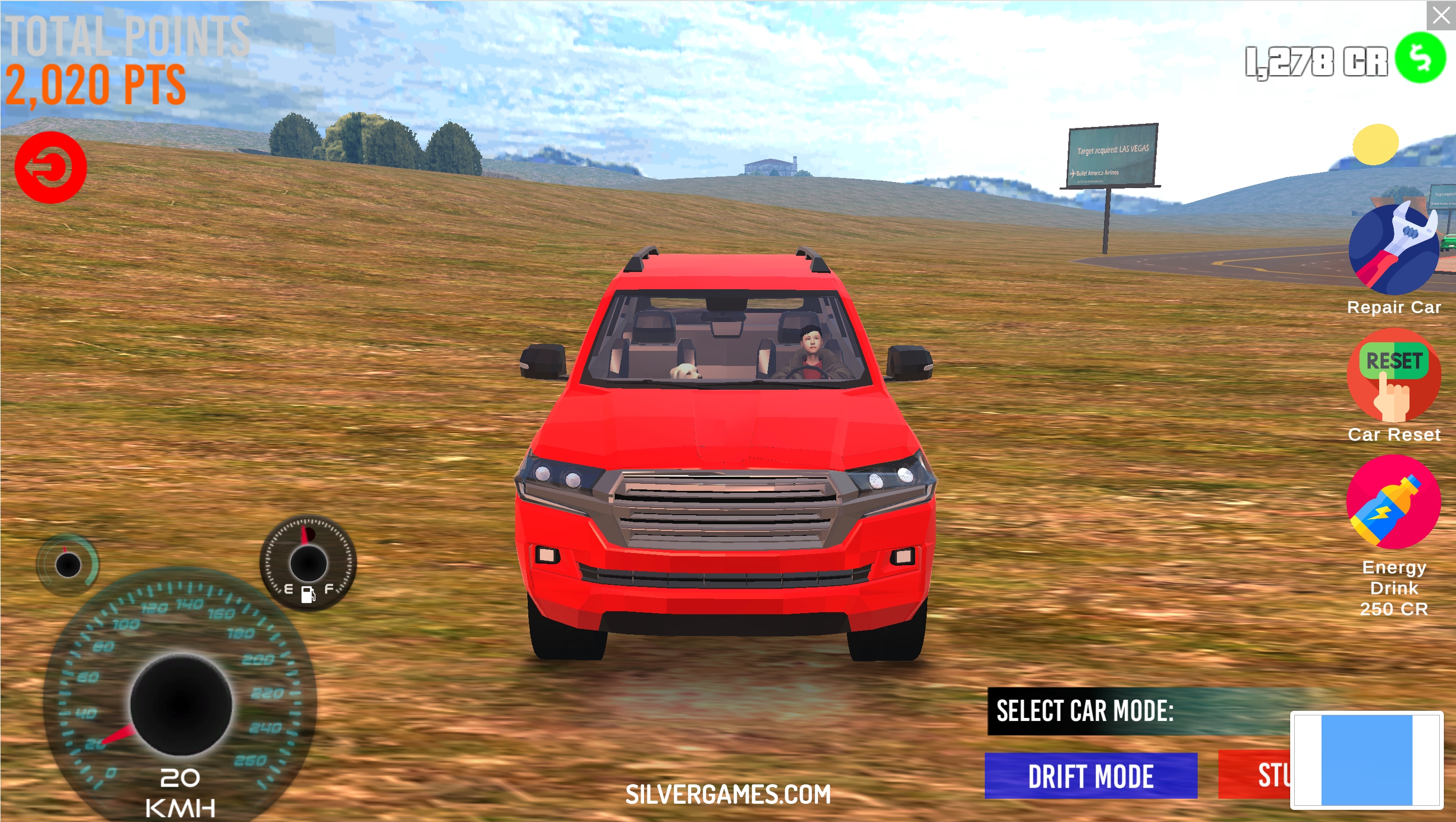Click the blue square panel

pyautogui.click(x=1366, y=759)
